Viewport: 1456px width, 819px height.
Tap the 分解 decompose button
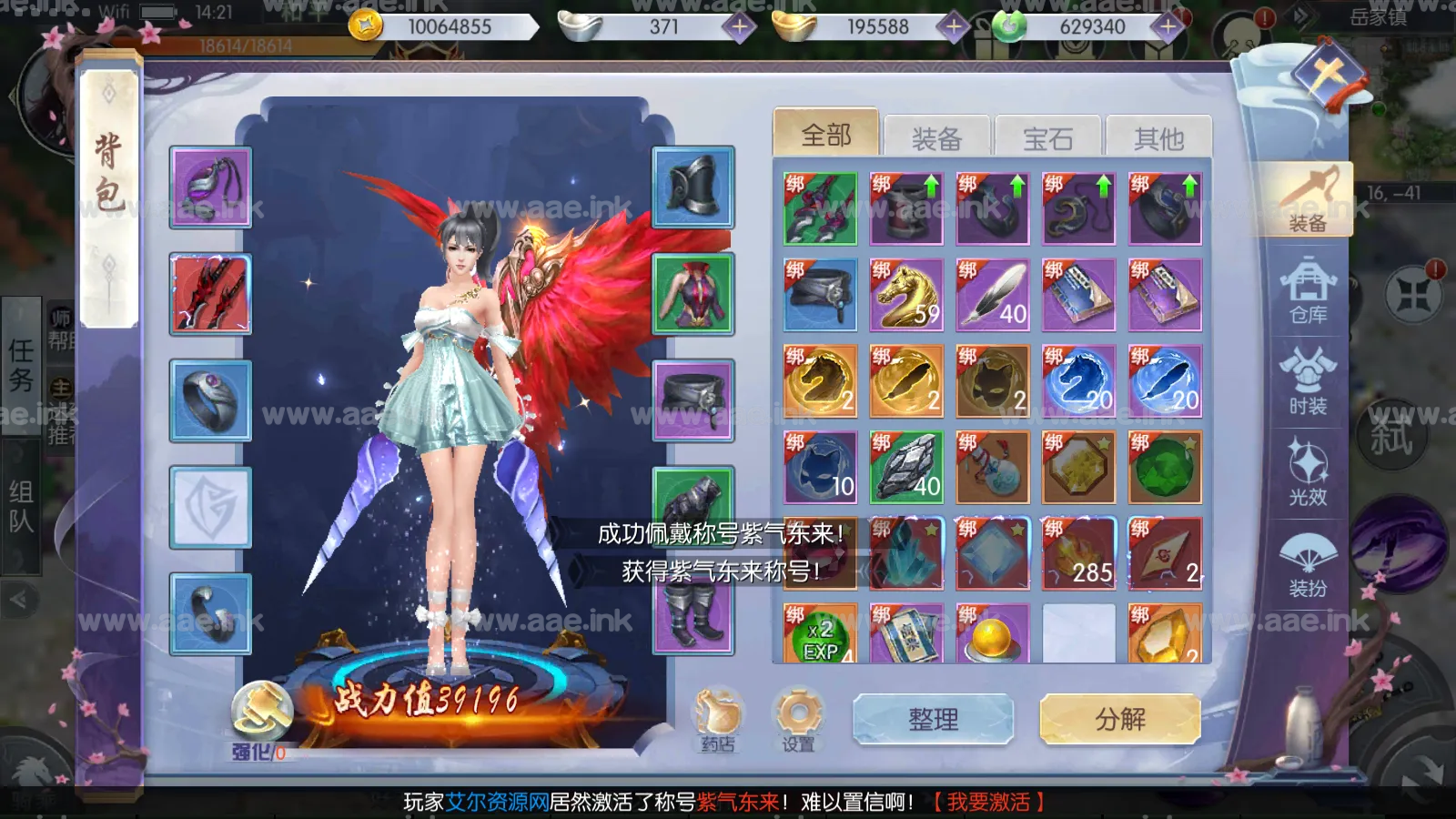[x=1119, y=720]
